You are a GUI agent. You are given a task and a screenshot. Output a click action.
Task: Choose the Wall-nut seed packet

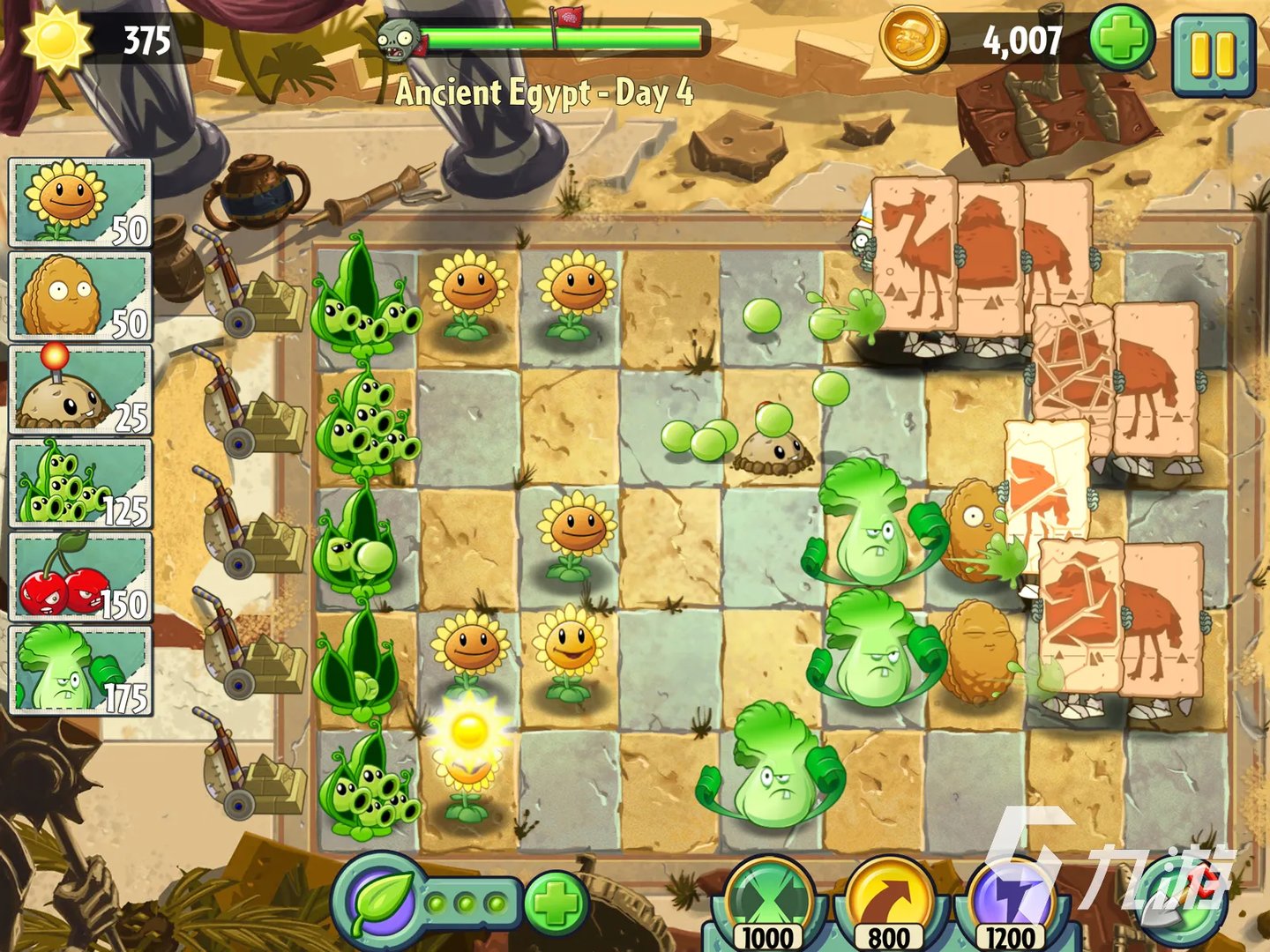click(x=80, y=296)
